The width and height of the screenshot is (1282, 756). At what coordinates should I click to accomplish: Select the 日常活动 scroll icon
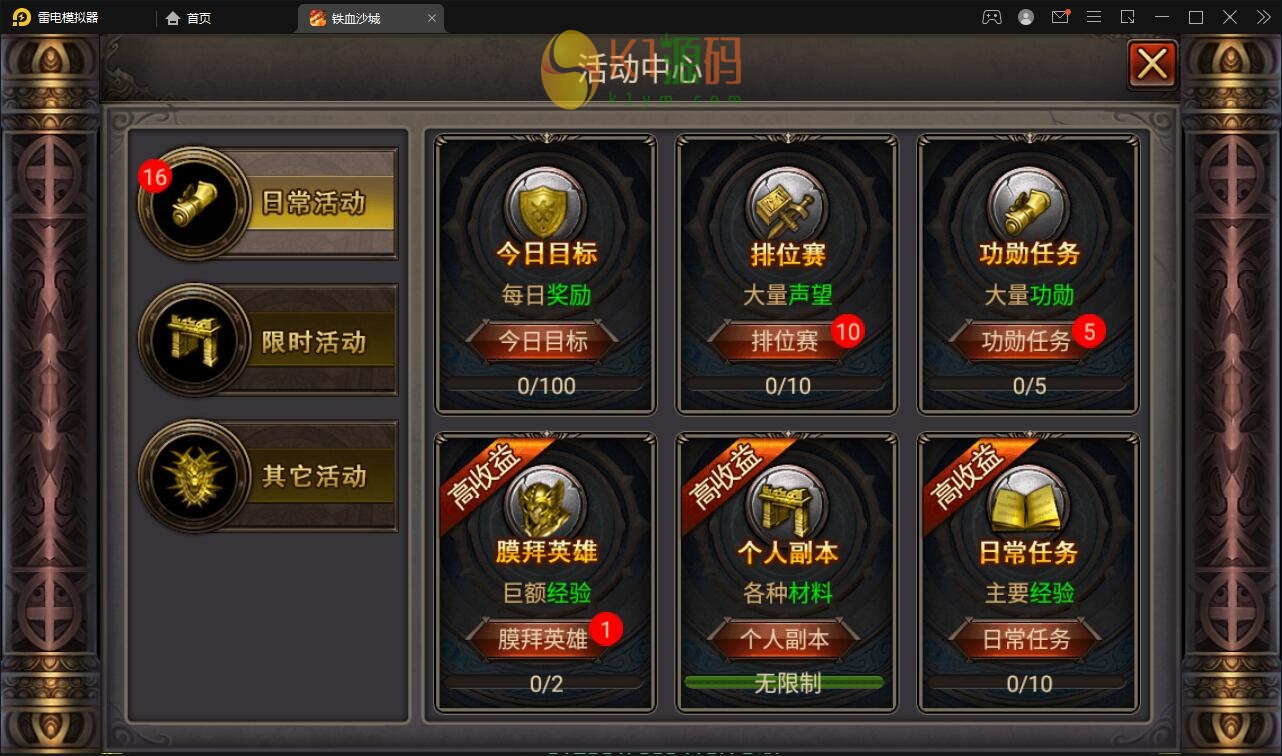pos(193,202)
